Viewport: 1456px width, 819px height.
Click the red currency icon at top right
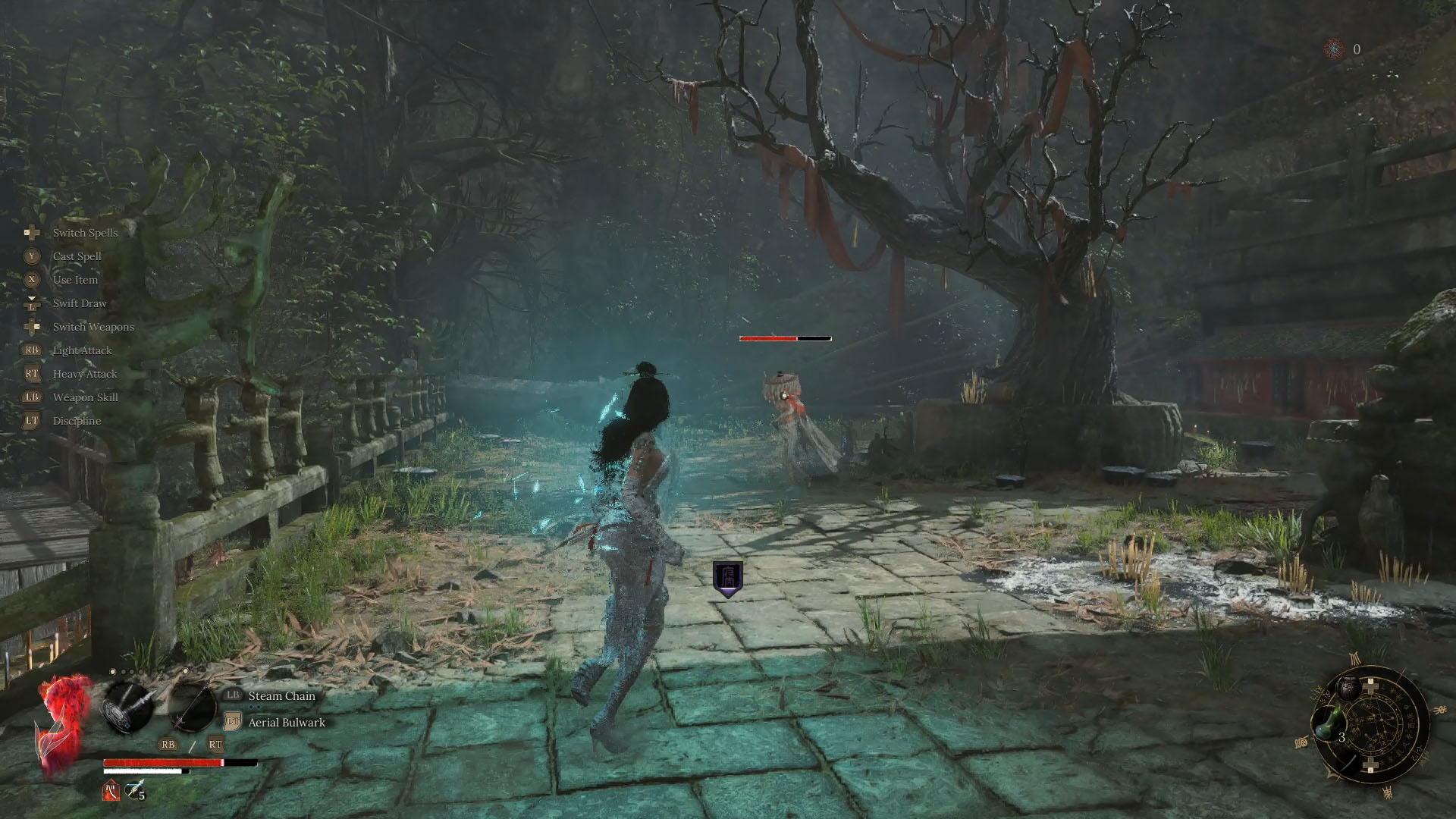(1333, 49)
